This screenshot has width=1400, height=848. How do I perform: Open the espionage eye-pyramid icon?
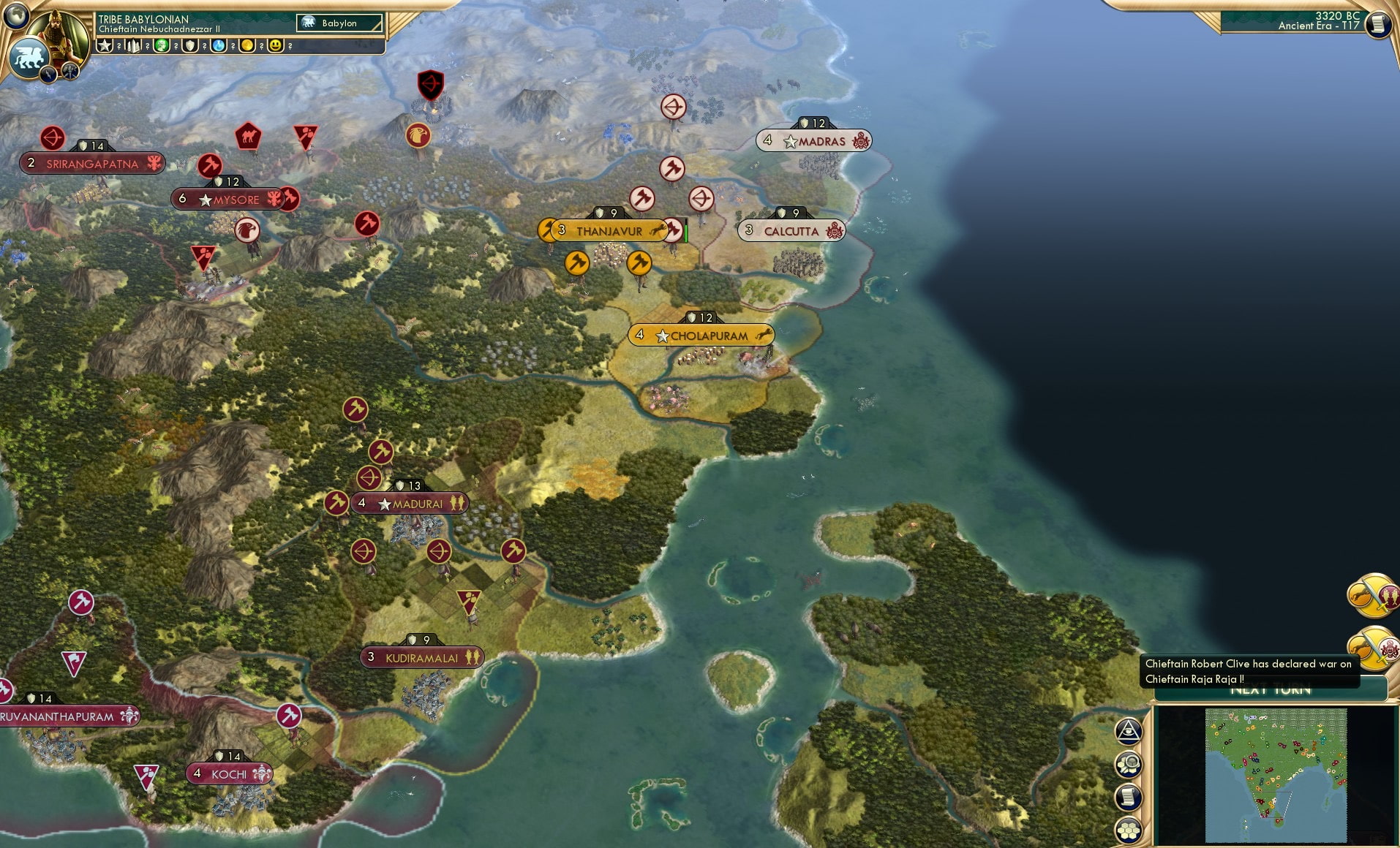[1129, 732]
